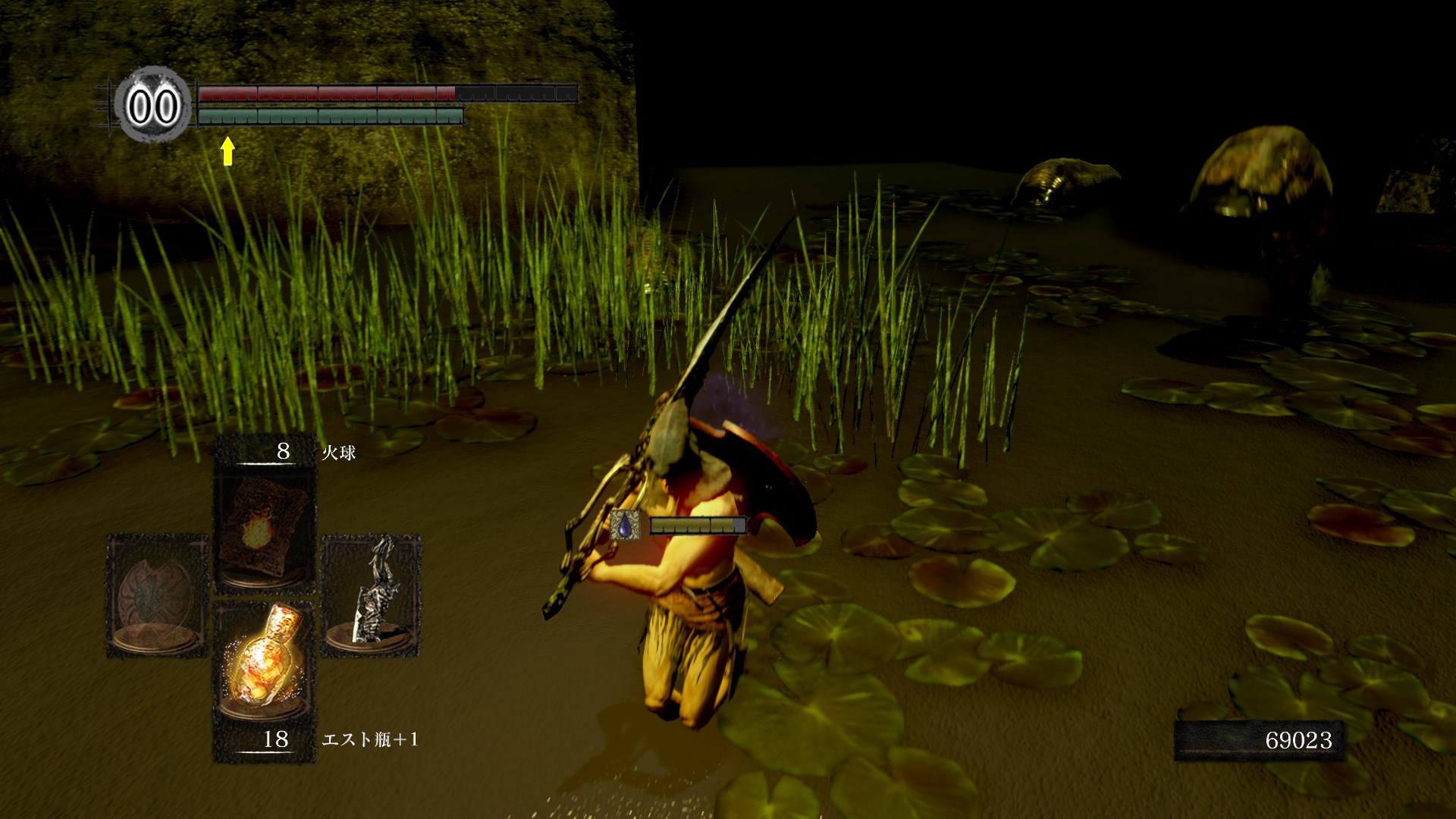Screen dimensions: 1456x819
Task: Click the purple droplet status buildup icon
Action: [x=625, y=525]
